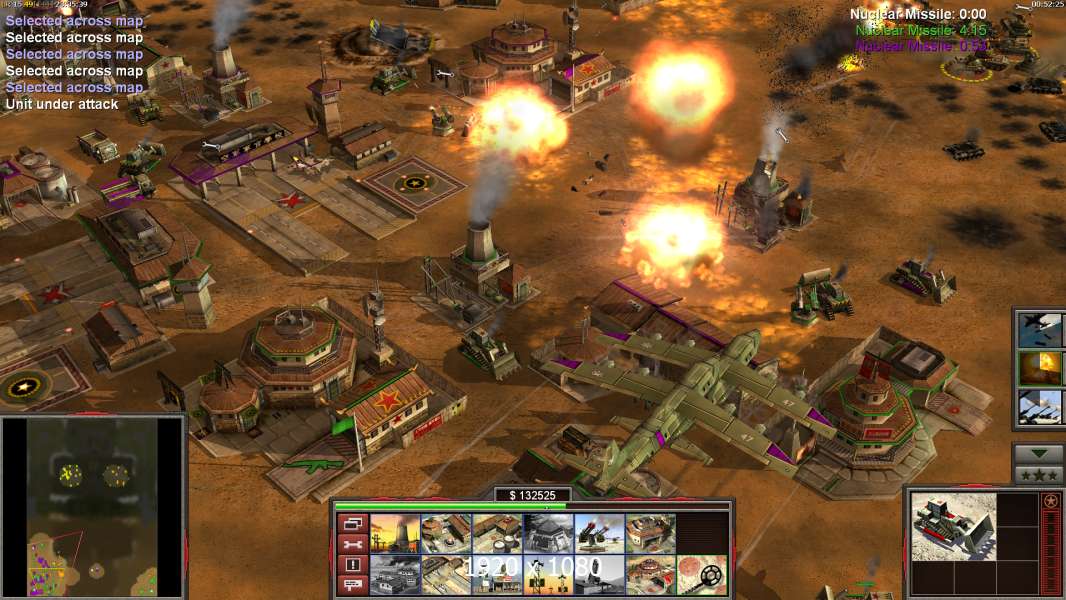The image size is (1066, 600).
Task: Select the Gattling Cannon build icon
Action: coord(599,534)
